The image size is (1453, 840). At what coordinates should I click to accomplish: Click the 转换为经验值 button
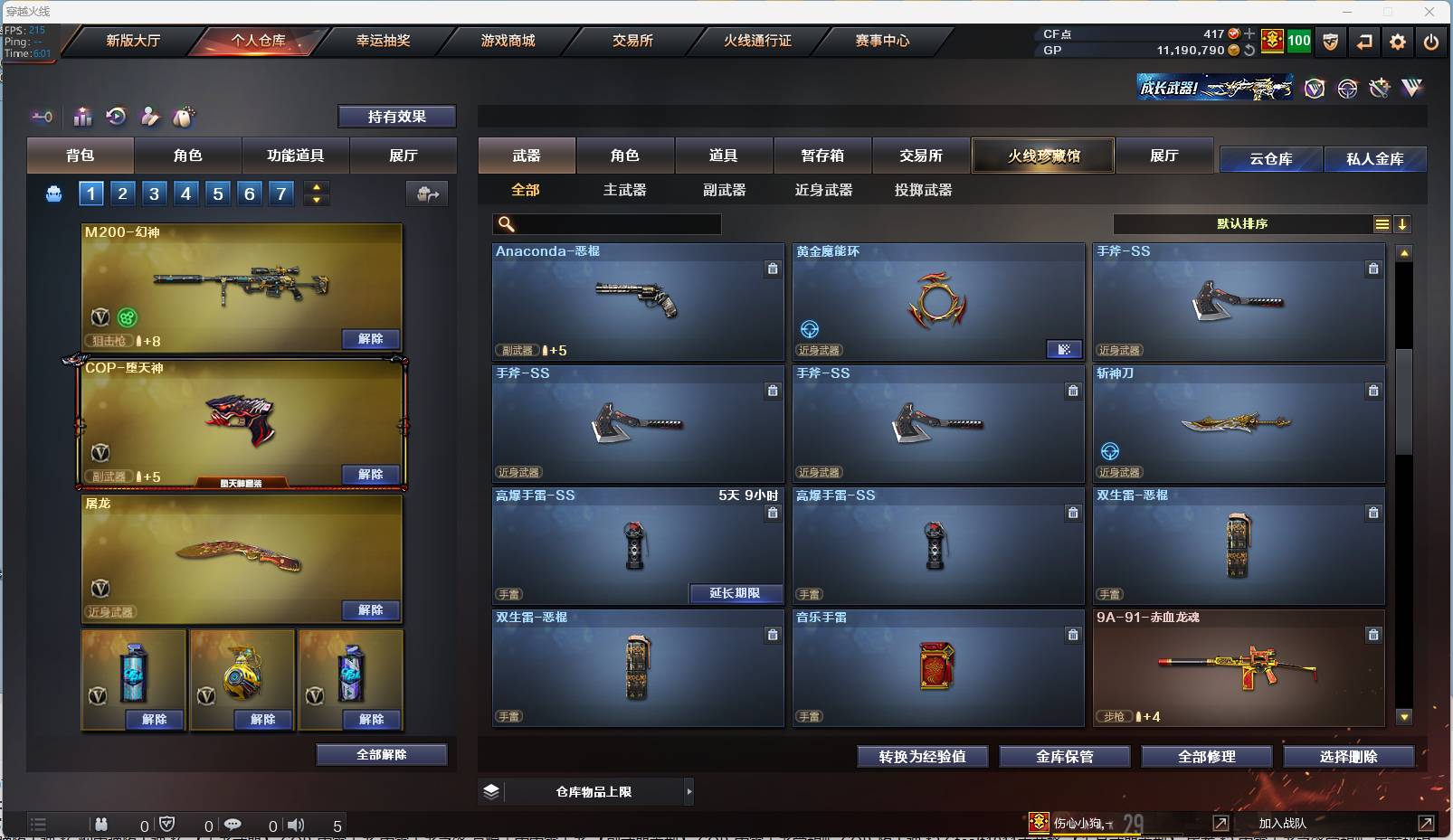pyautogui.click(x=924, y=757)
